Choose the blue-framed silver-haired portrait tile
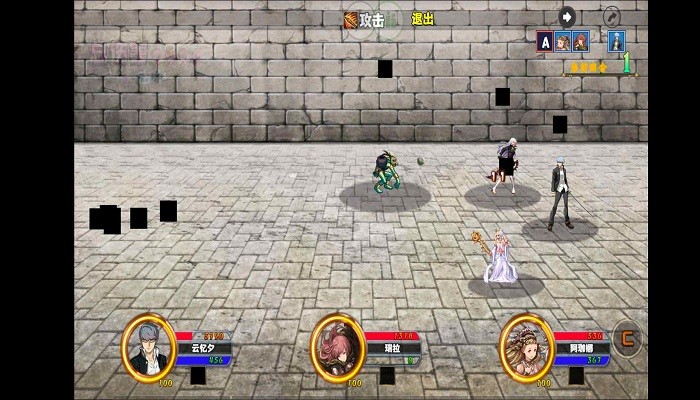Screen dimensions: 700x400 tap(617, 41)
